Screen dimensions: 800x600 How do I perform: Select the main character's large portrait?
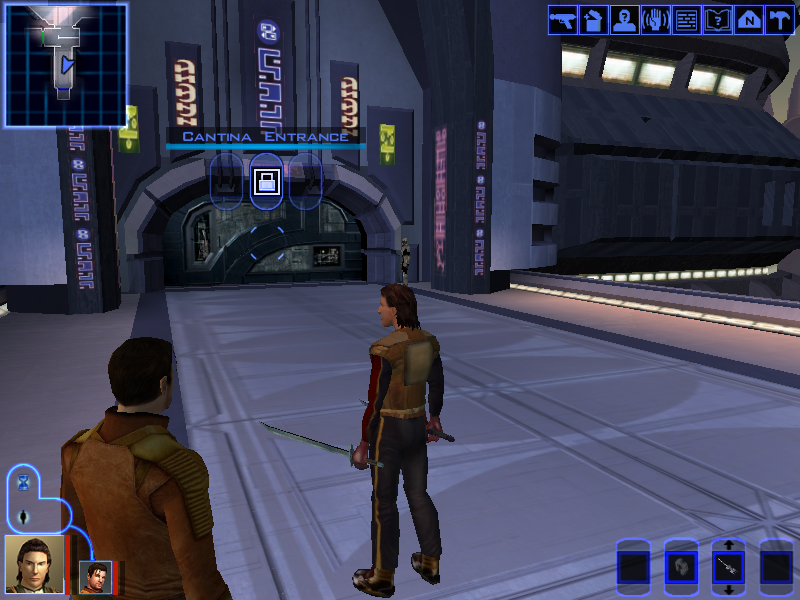tap(33, 563)
